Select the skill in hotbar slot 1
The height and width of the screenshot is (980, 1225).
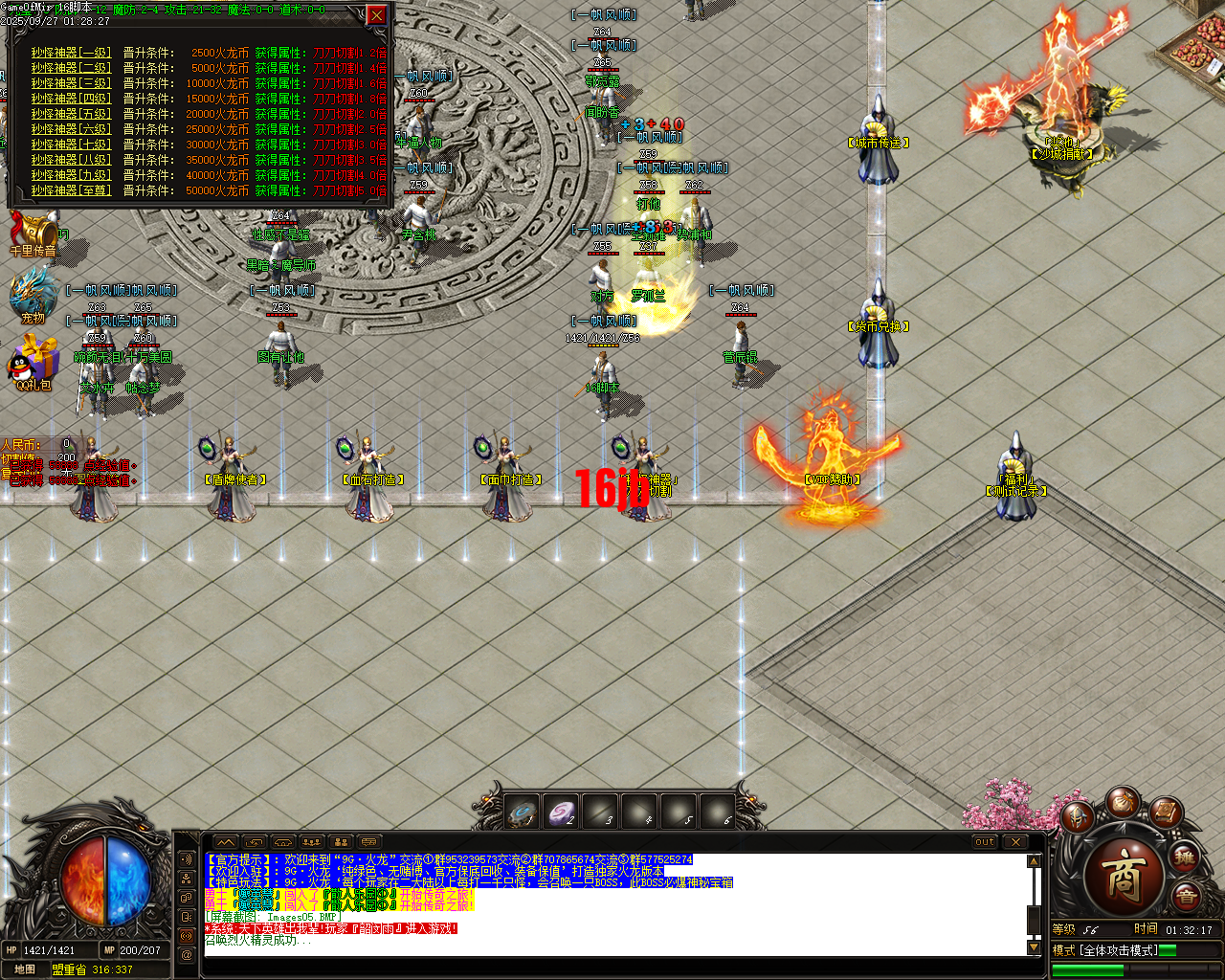(x=522, y=810)
